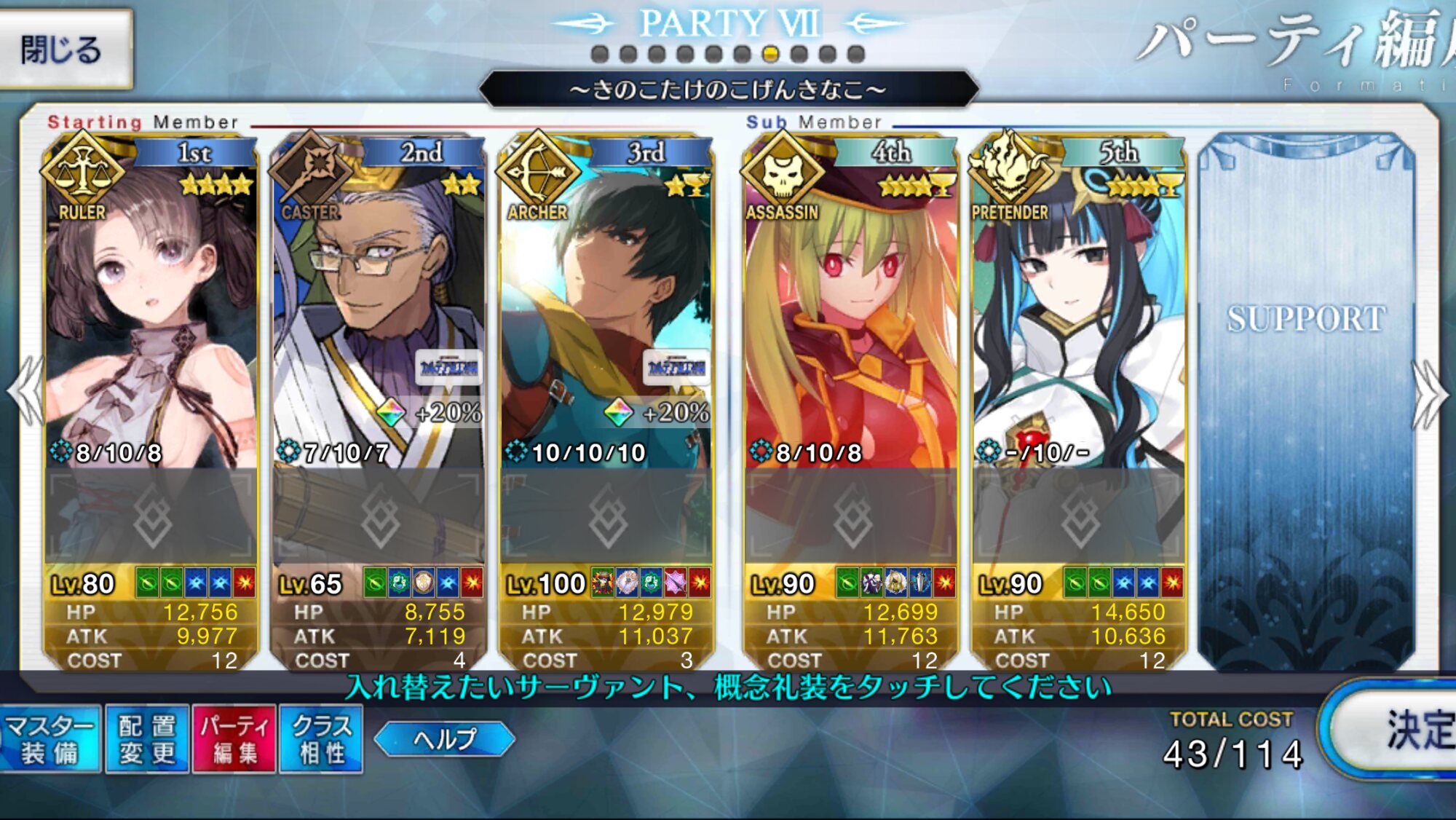Close the party screen with 閉じる
Viewport: 1456px width, 820px height.
(x=64, y=50)
